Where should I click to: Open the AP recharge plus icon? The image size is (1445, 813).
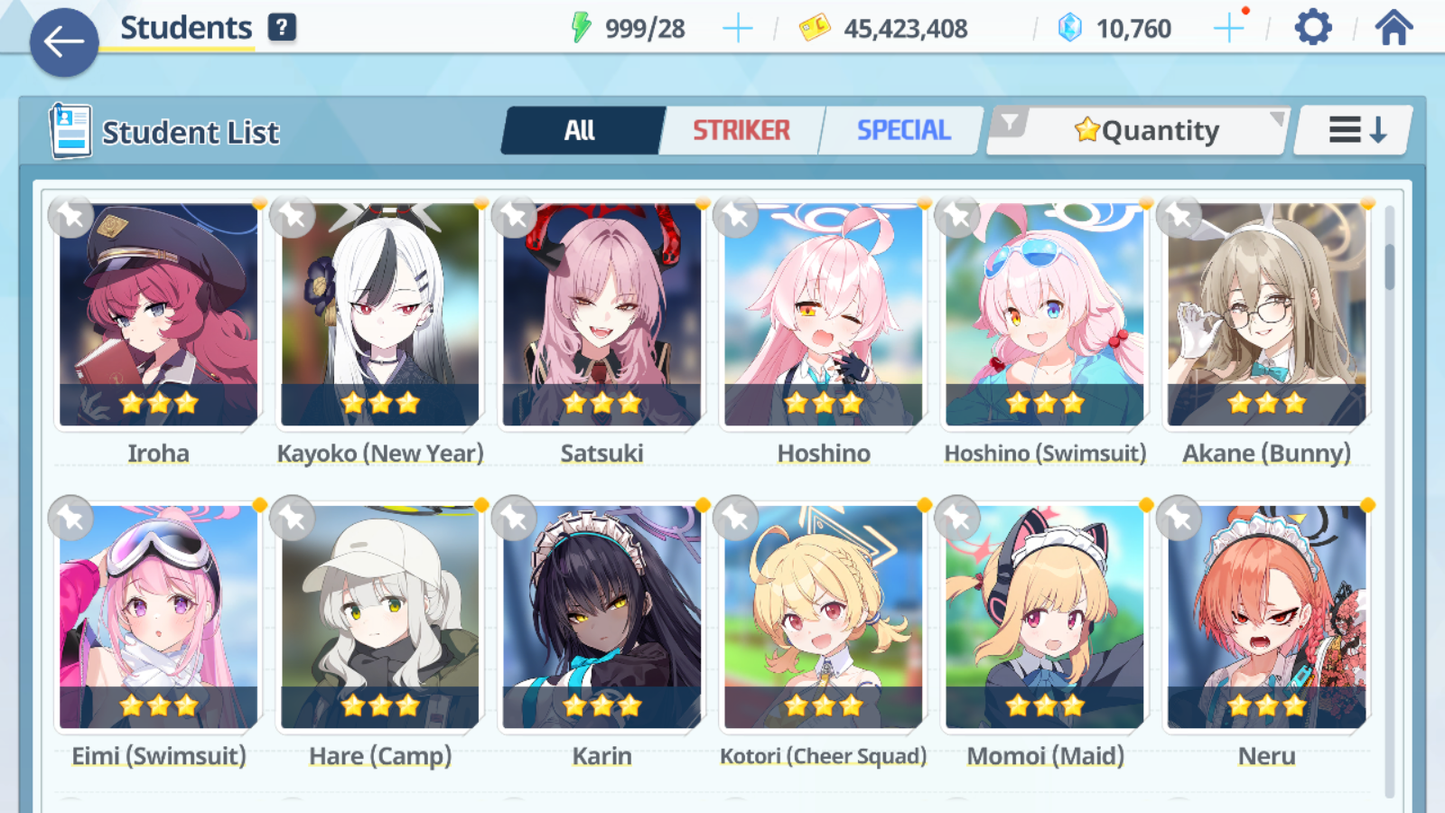[x=738, y=28]
